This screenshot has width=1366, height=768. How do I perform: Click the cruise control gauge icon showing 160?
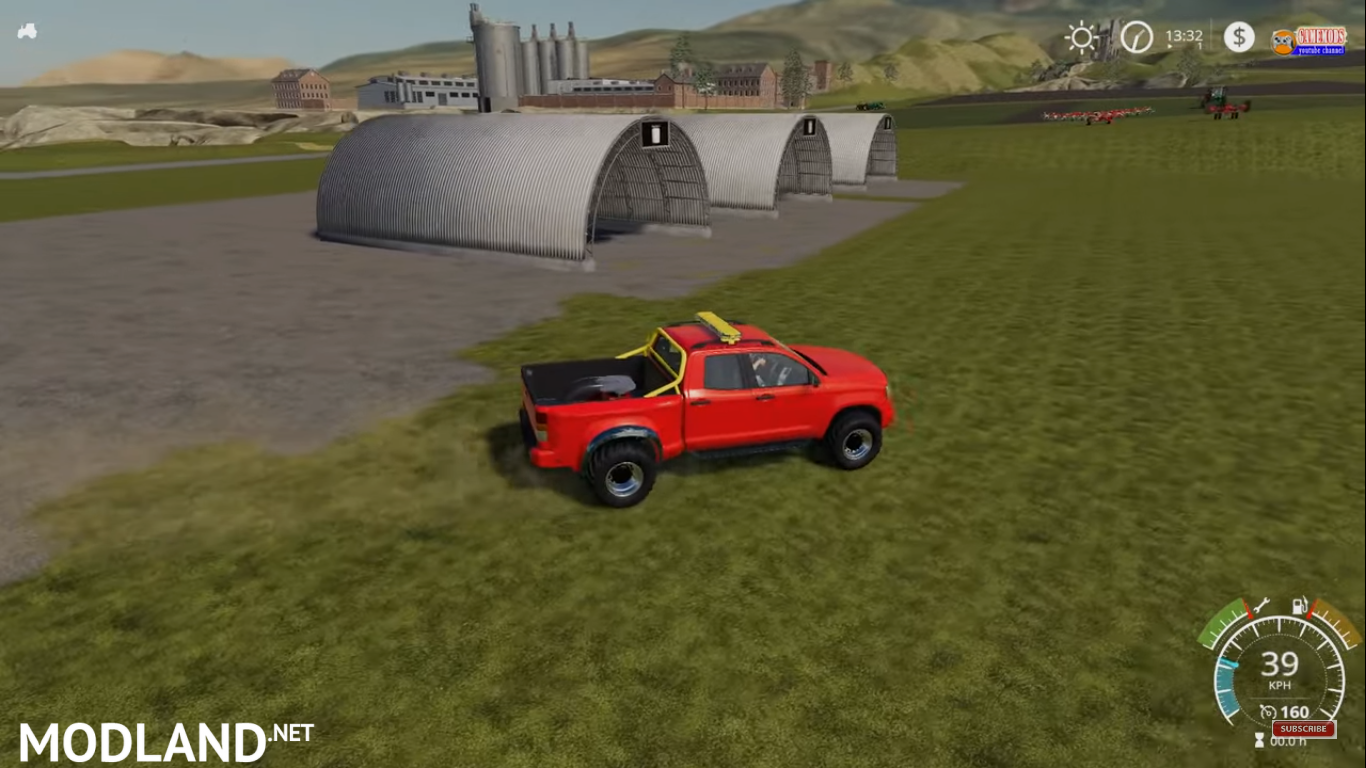click(x=1270, y=711)
